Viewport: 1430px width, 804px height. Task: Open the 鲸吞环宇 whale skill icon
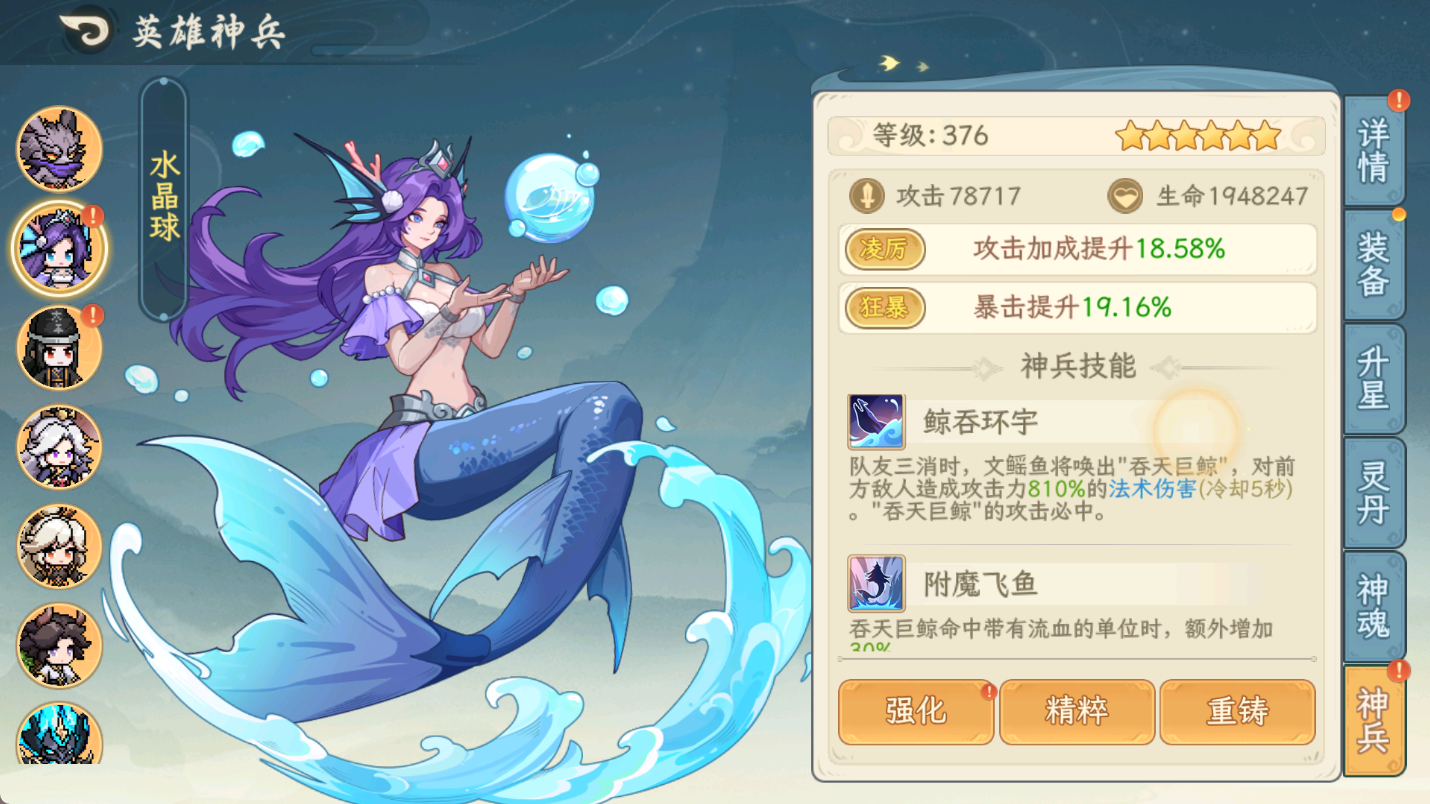pos(876,421)
